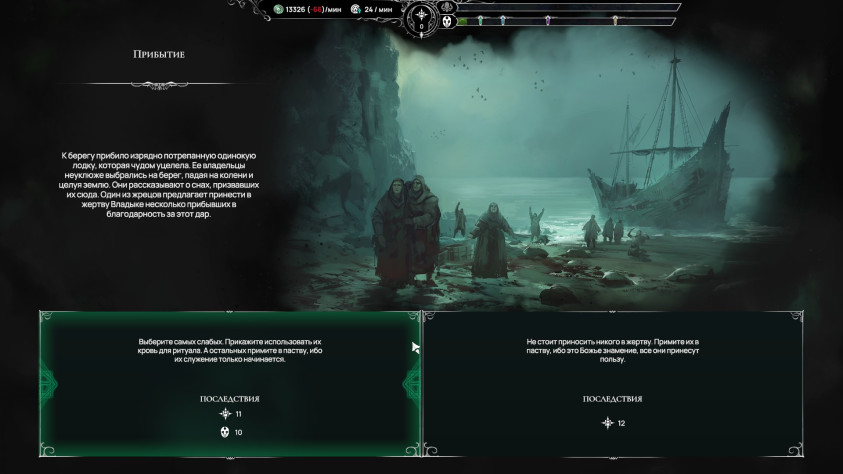The height and width of the screenshot is (474, 843).
Task: Click the central compass emblem in top HUD
Action: pyautogui.click(x=421, y=16)
